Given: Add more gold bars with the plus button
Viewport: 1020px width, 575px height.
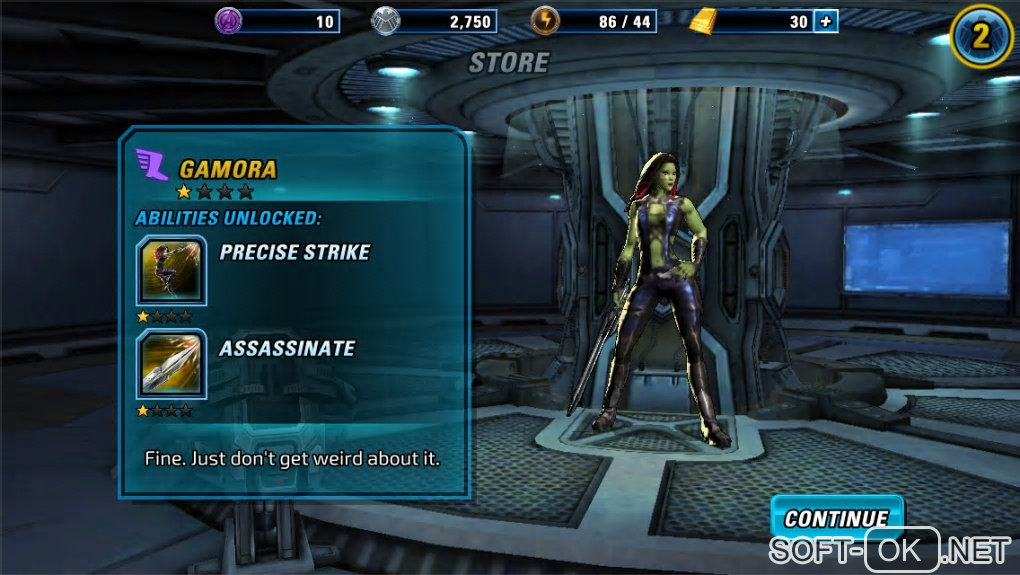Looking at the screenshot, I should 826,21.
